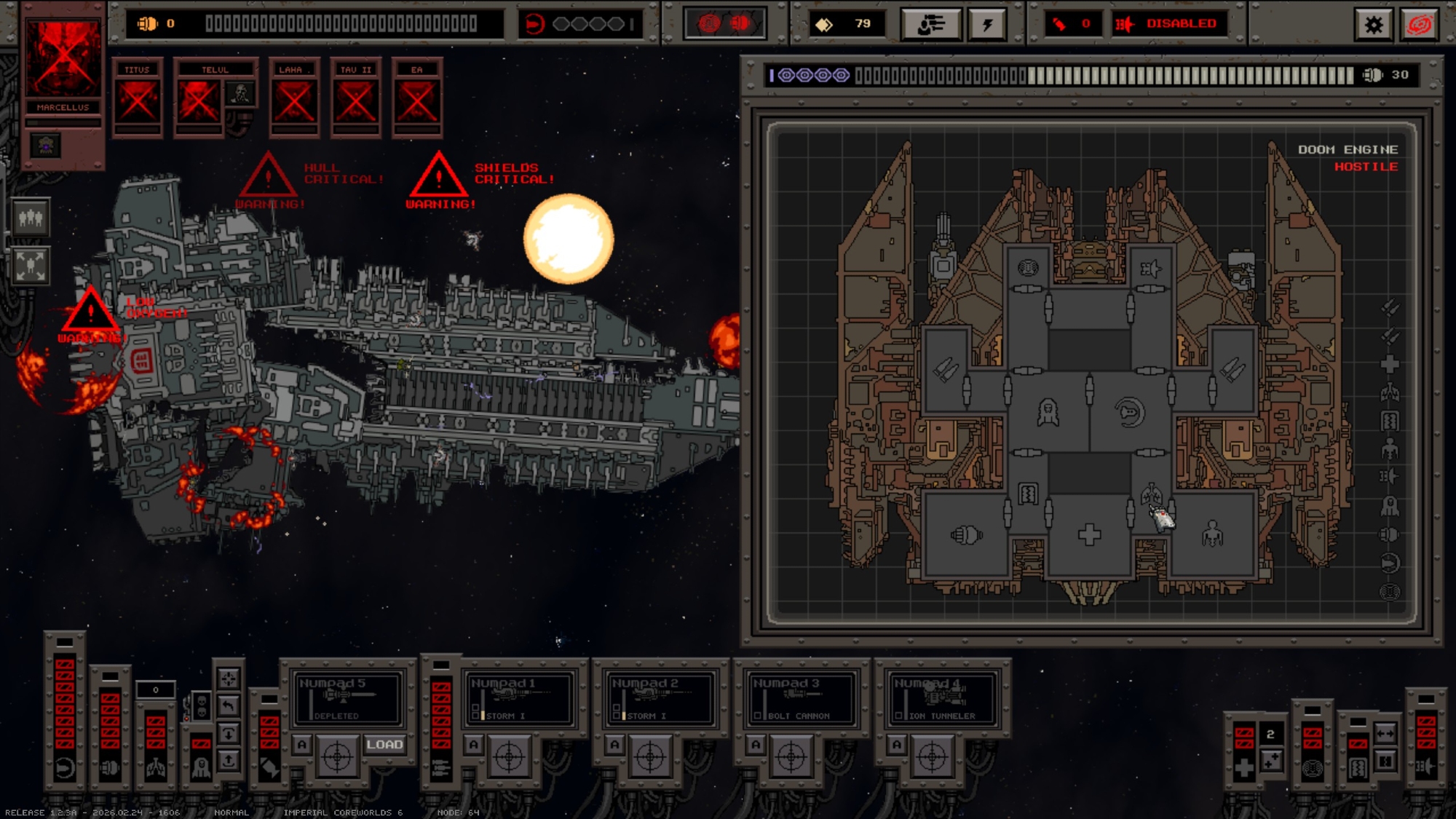The height and width of the screenshot is (819, 1456).
Task: Select the Tau II crew portrait
Action: click(355, 100)
